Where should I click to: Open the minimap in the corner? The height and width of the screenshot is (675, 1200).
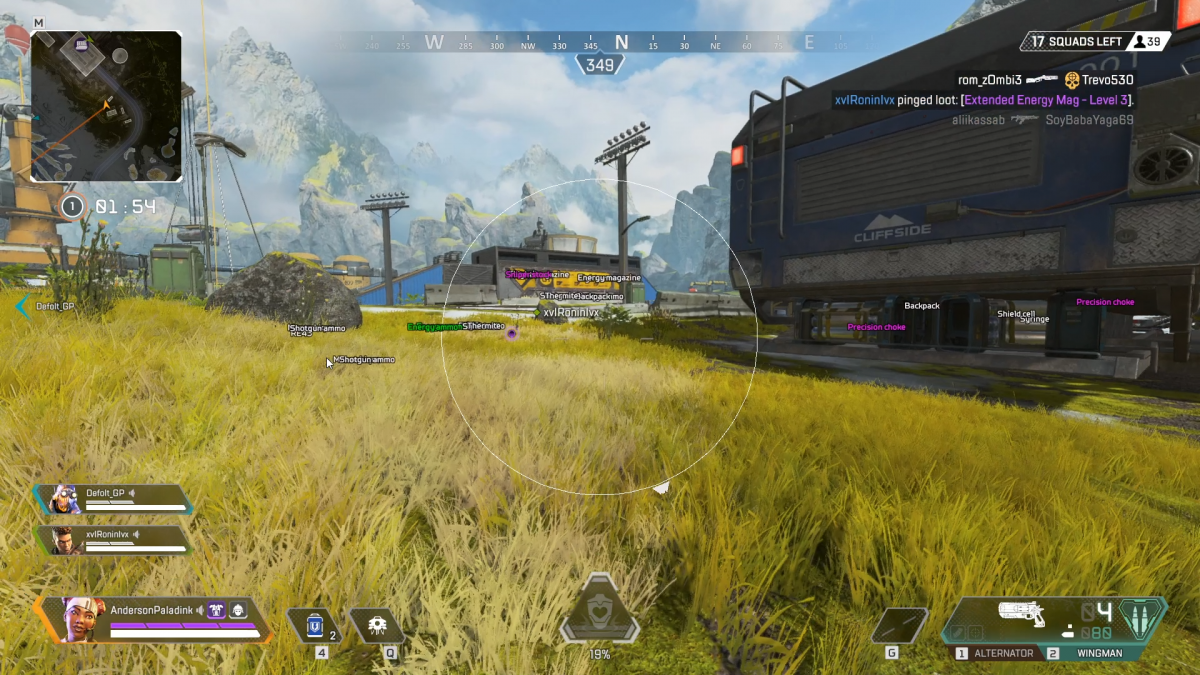coord(106,106)
